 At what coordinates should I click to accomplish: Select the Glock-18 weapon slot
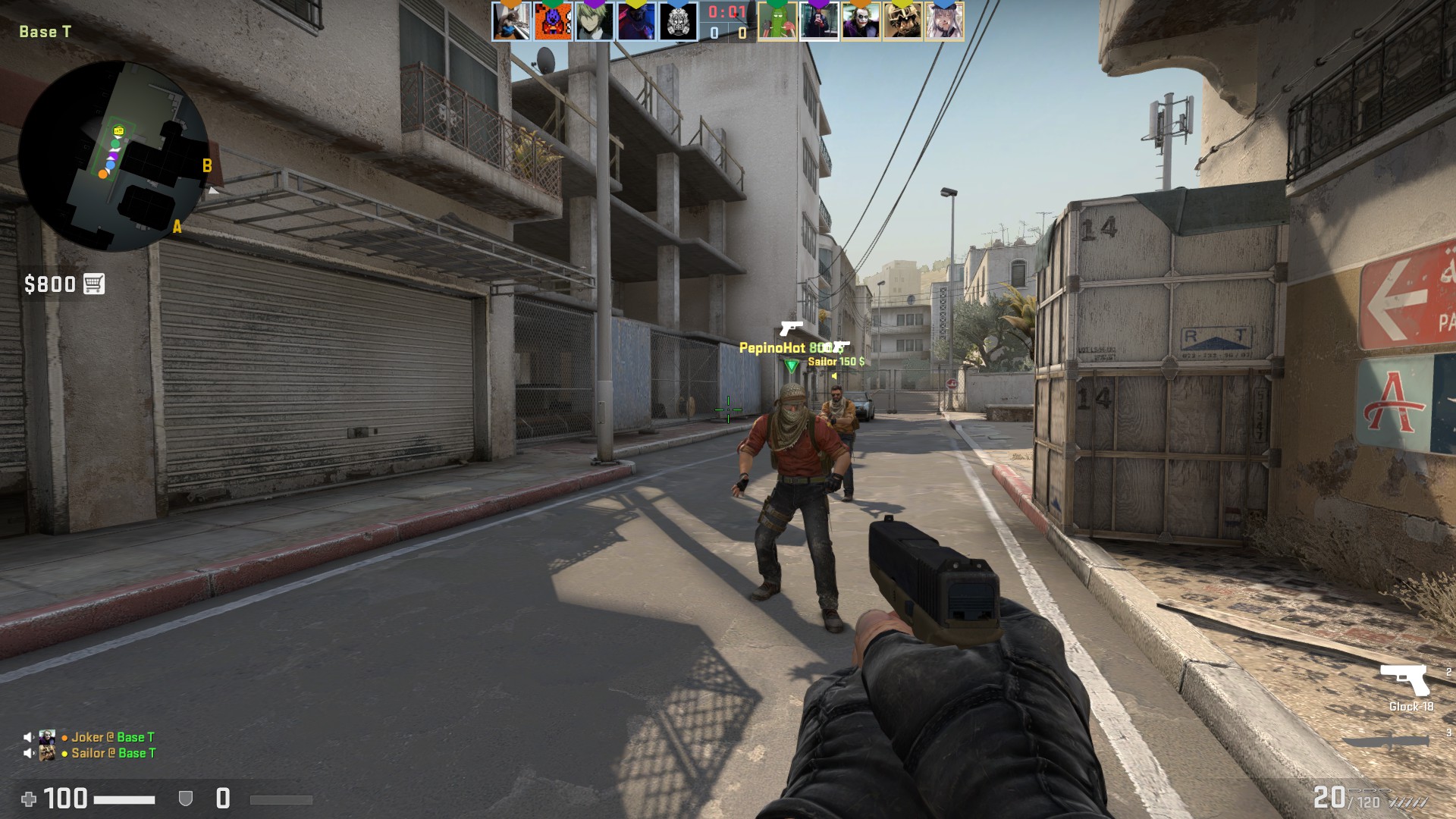pos(1405,681)
